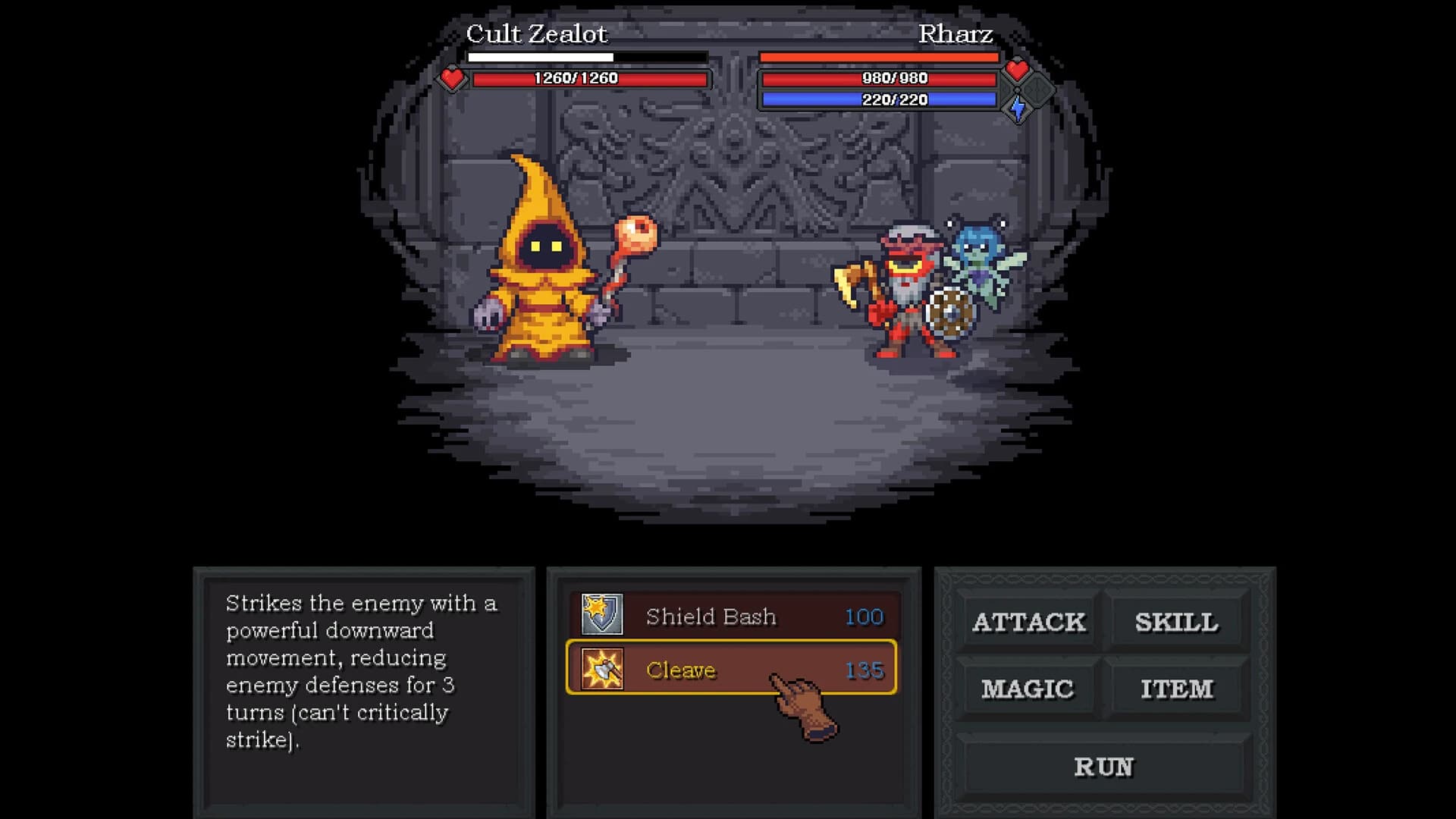Choose the ATTACK command

point(1028,623)
